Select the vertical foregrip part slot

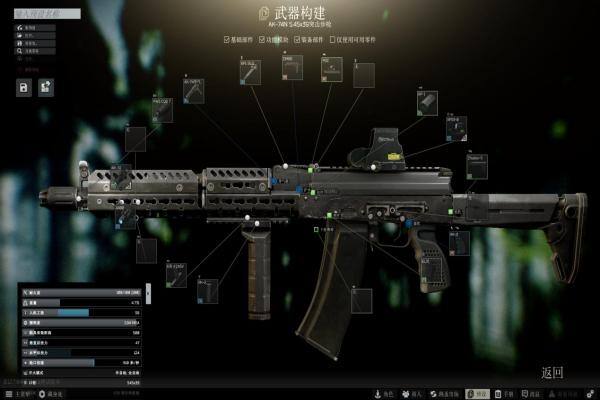tap(206, 292)
